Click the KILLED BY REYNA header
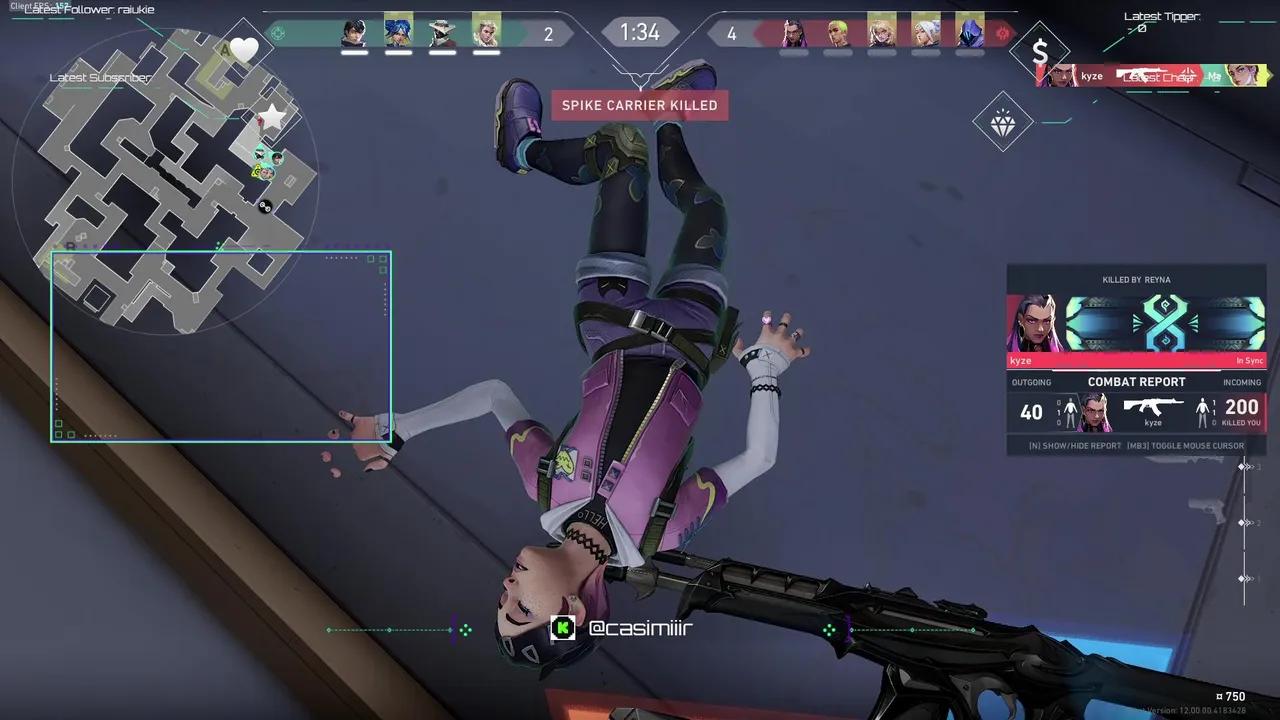The width and height of the screenshot is (1280, 720). click(x=1137, y=280)
